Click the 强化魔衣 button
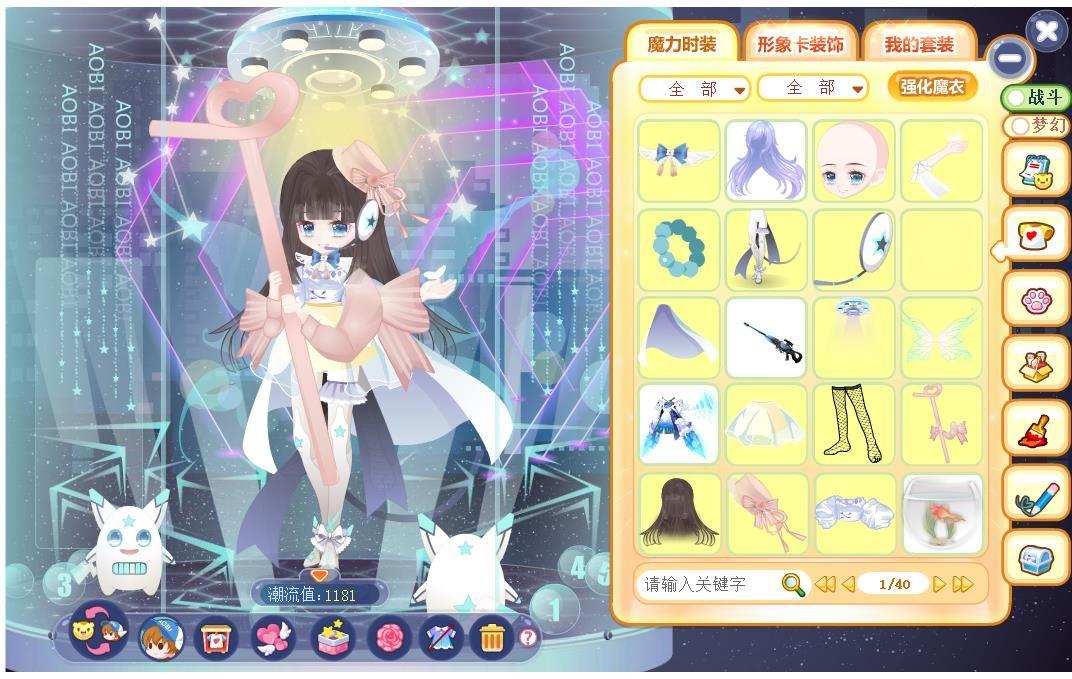The image size is (1072, 679). (931, 86)
